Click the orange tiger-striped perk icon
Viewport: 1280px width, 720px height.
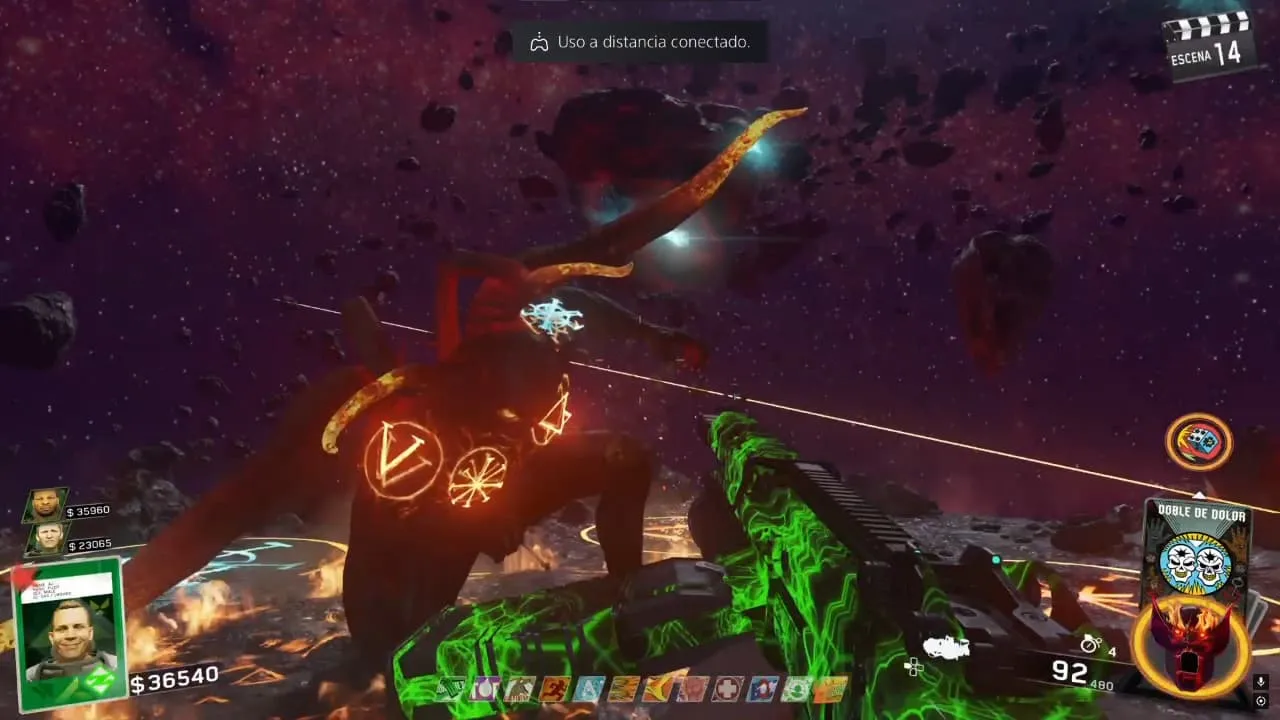pyautogui.click(x=624, y=689)
